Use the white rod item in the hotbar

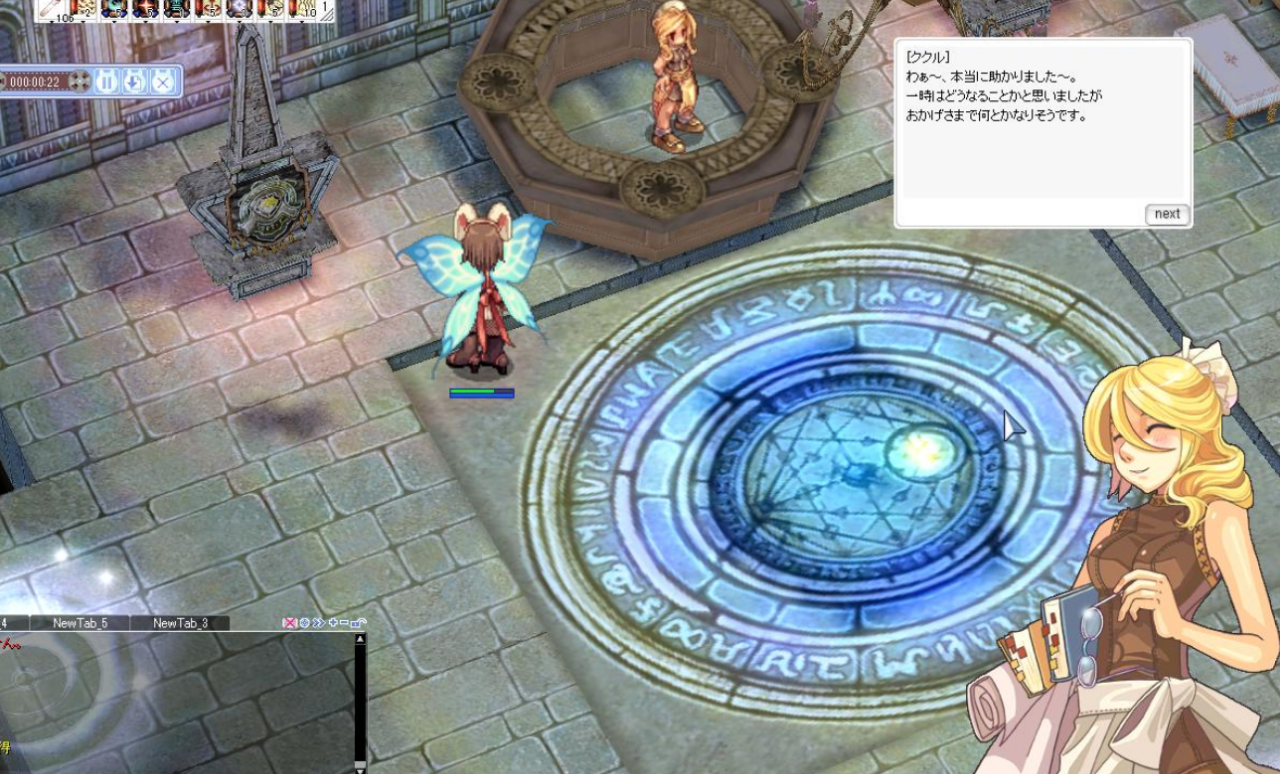point(50,9)
